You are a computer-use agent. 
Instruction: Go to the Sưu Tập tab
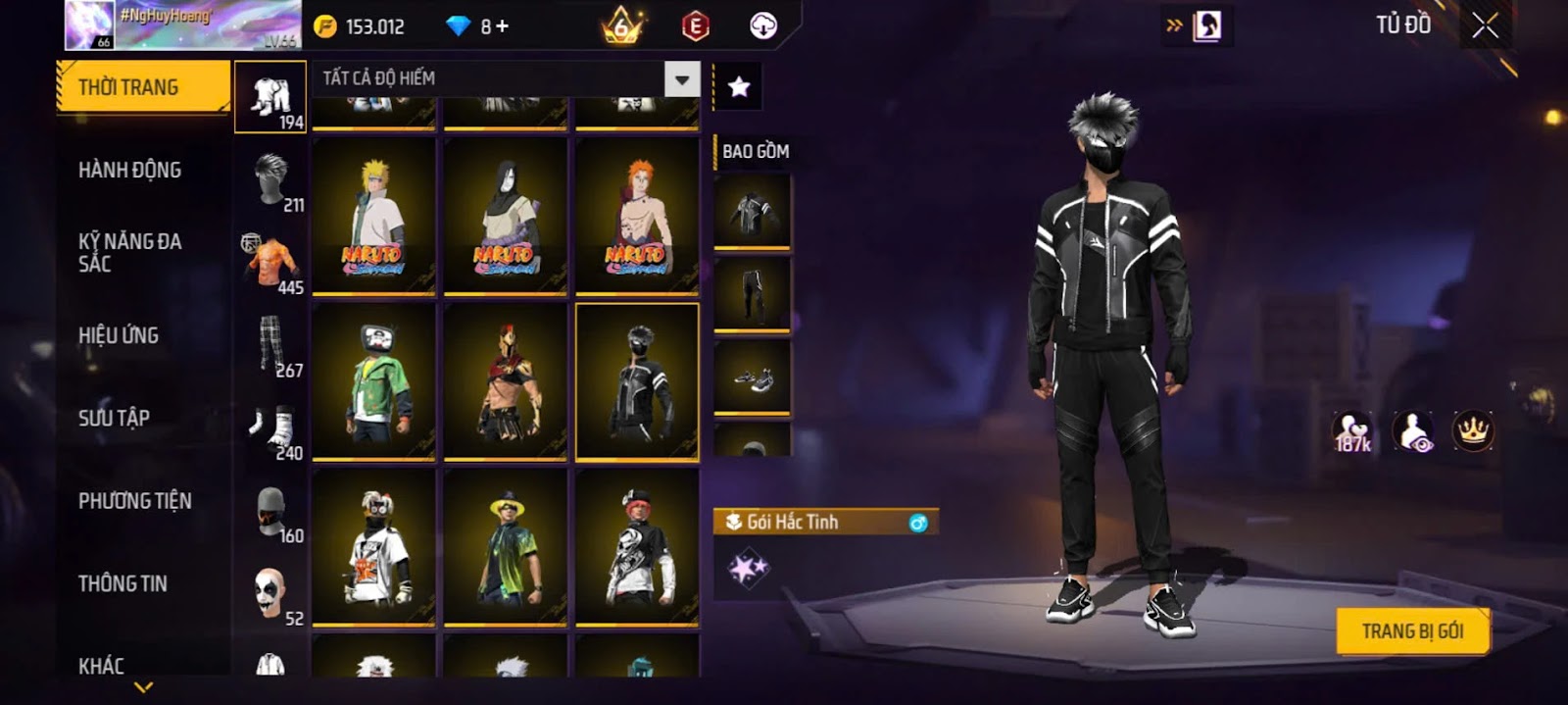tap(114, 418)
